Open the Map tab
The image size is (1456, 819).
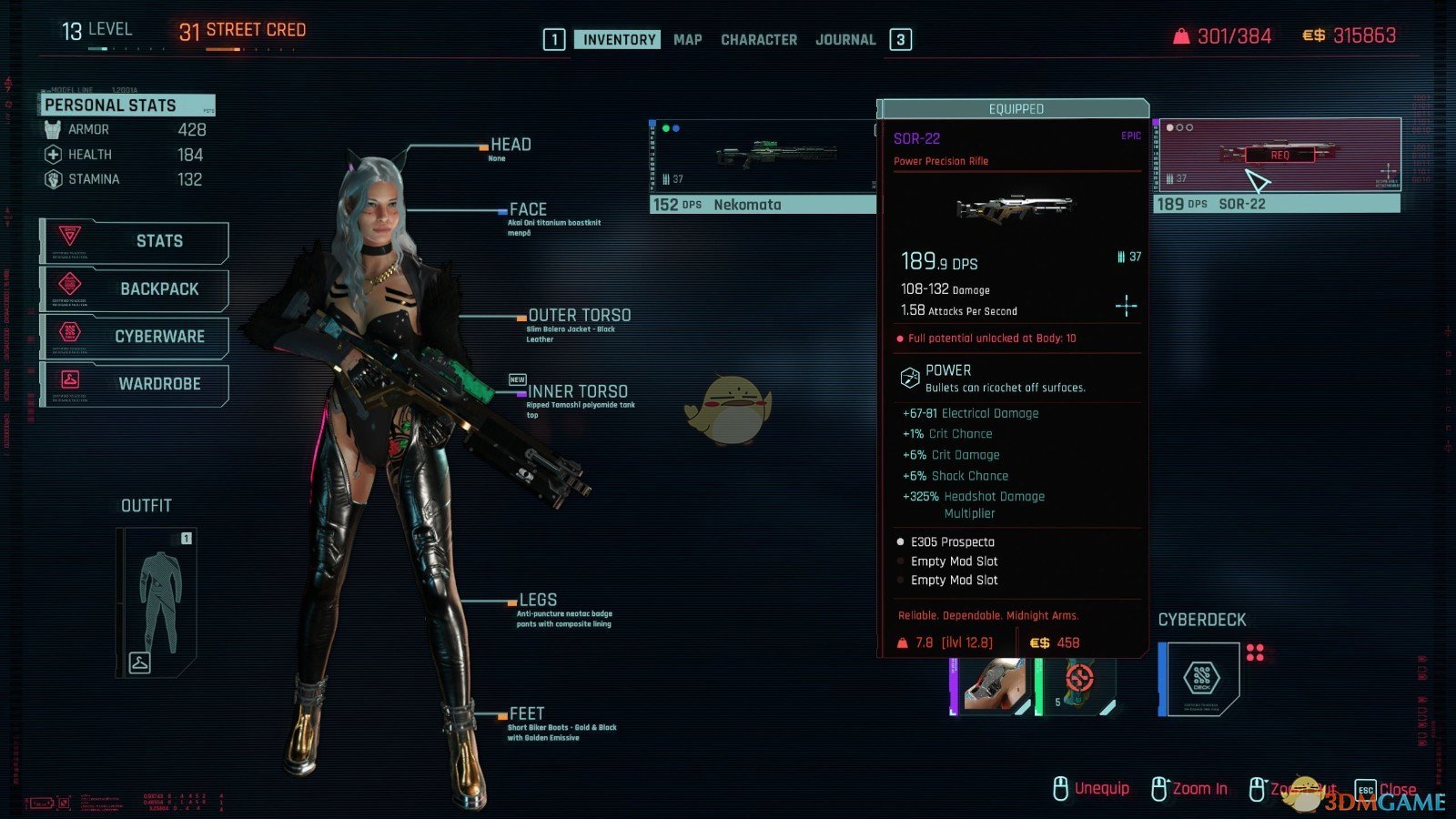(x=687, y=39)
